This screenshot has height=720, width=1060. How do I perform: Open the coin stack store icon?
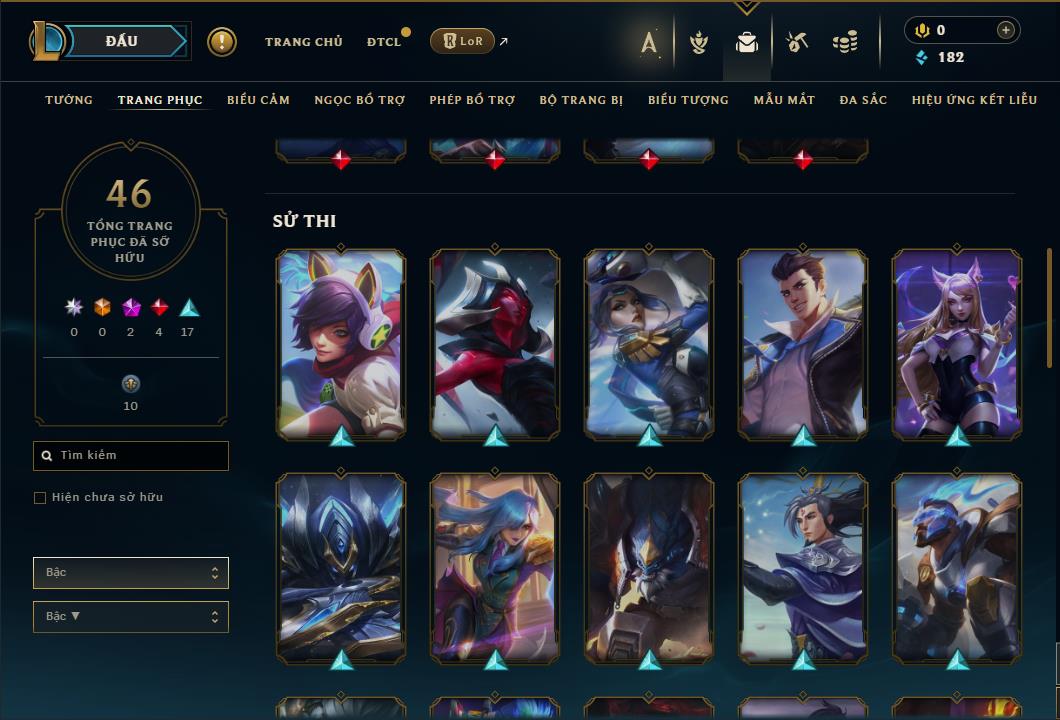(845, 42)
